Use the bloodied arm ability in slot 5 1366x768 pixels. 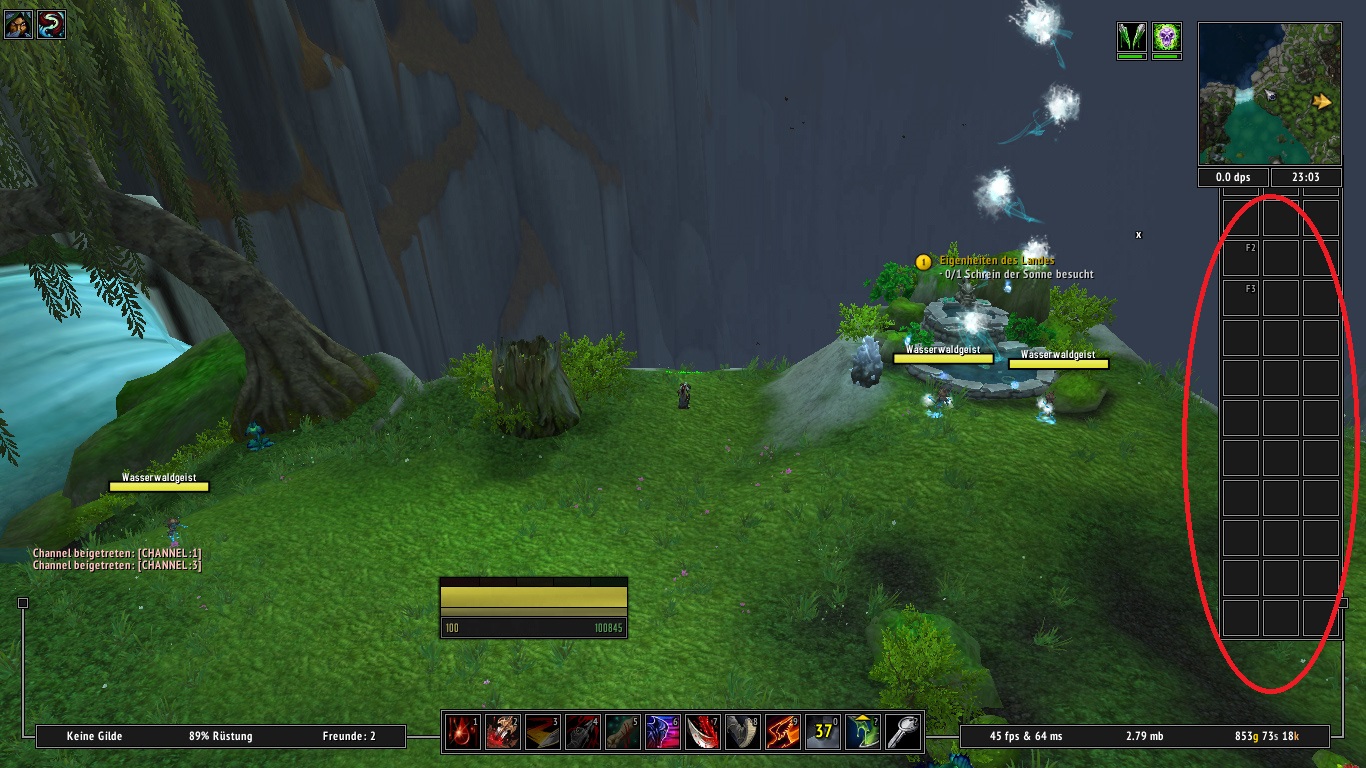[x=622, y=731]
